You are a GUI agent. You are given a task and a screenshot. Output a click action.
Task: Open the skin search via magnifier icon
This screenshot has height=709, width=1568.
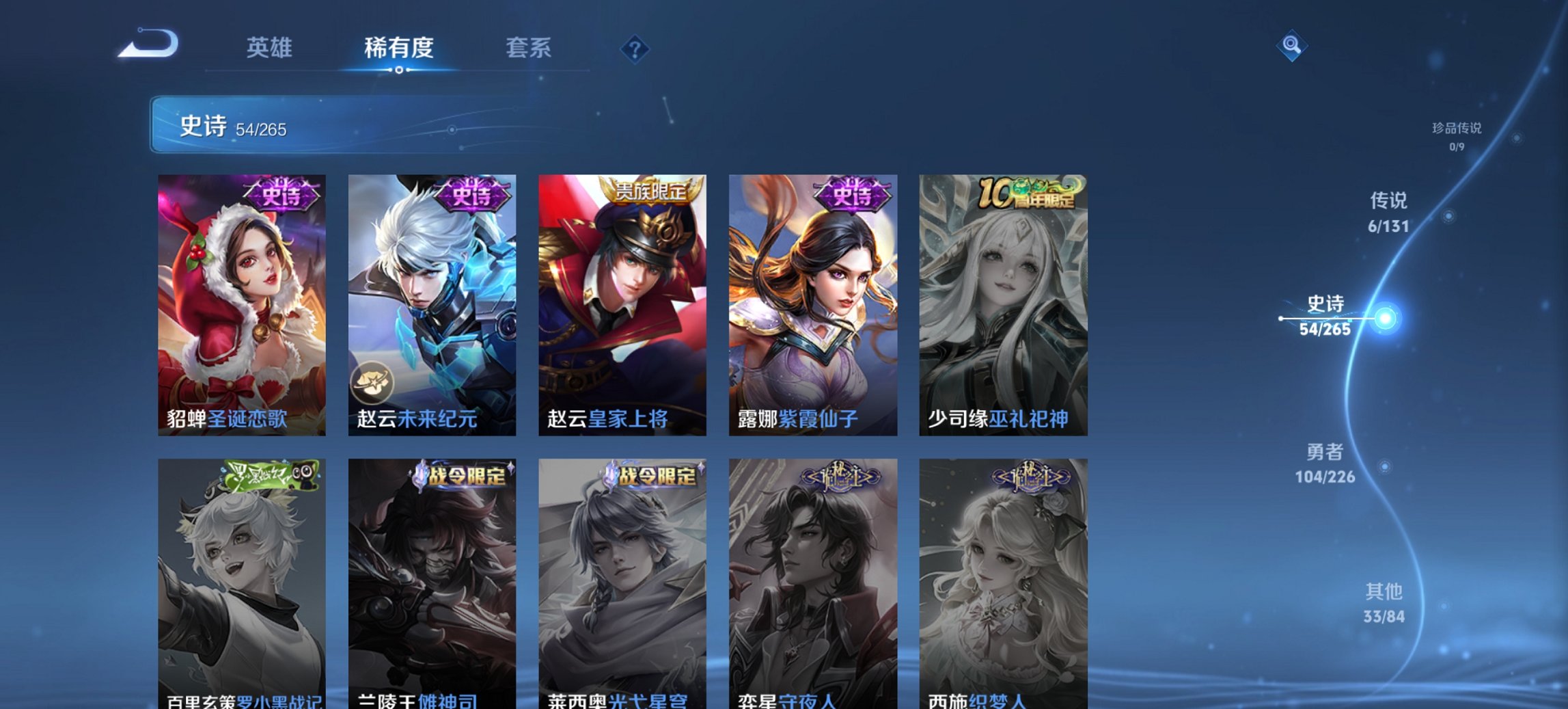tap(1291, 47)
